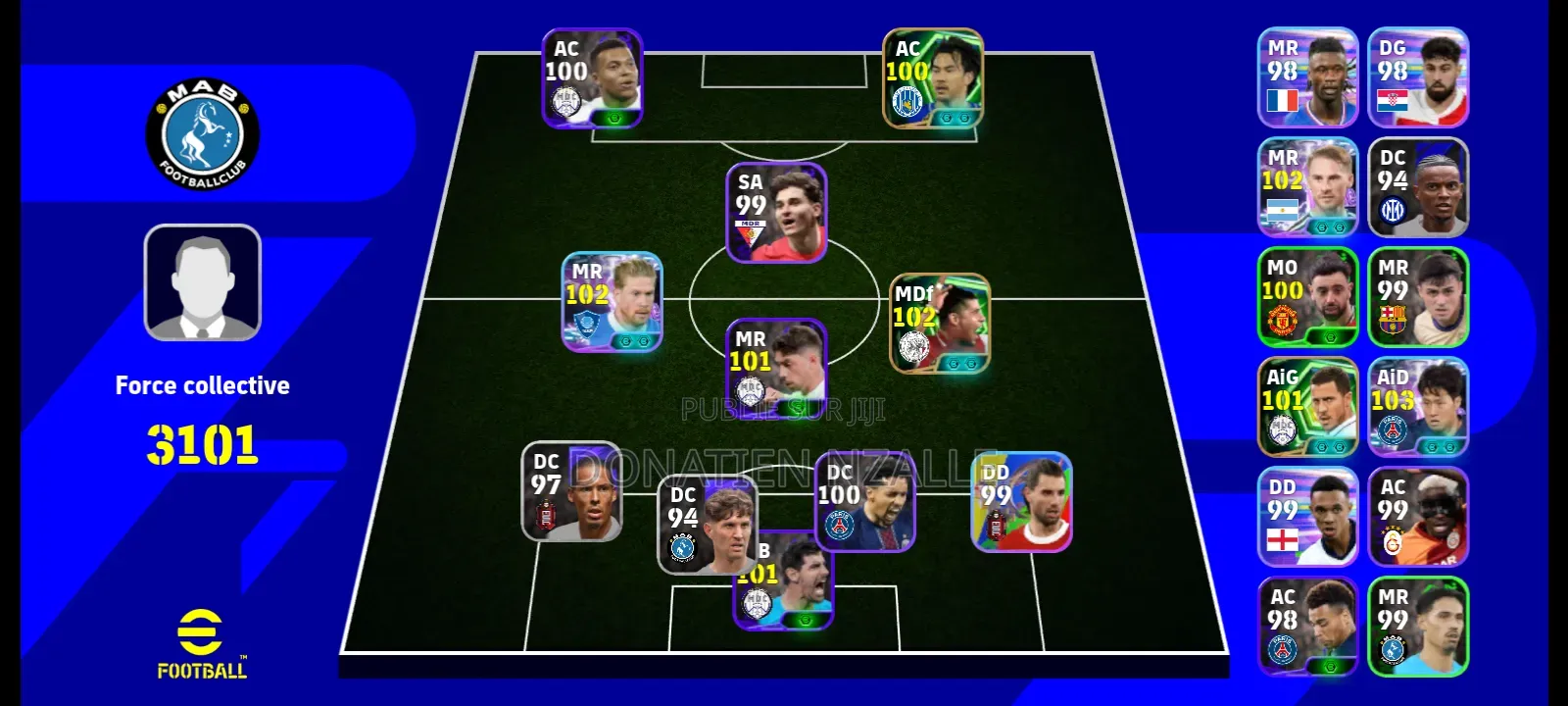Select the AiD 103 winger card
Screen dimensions: 1568x706
(x=1418, y=407)
